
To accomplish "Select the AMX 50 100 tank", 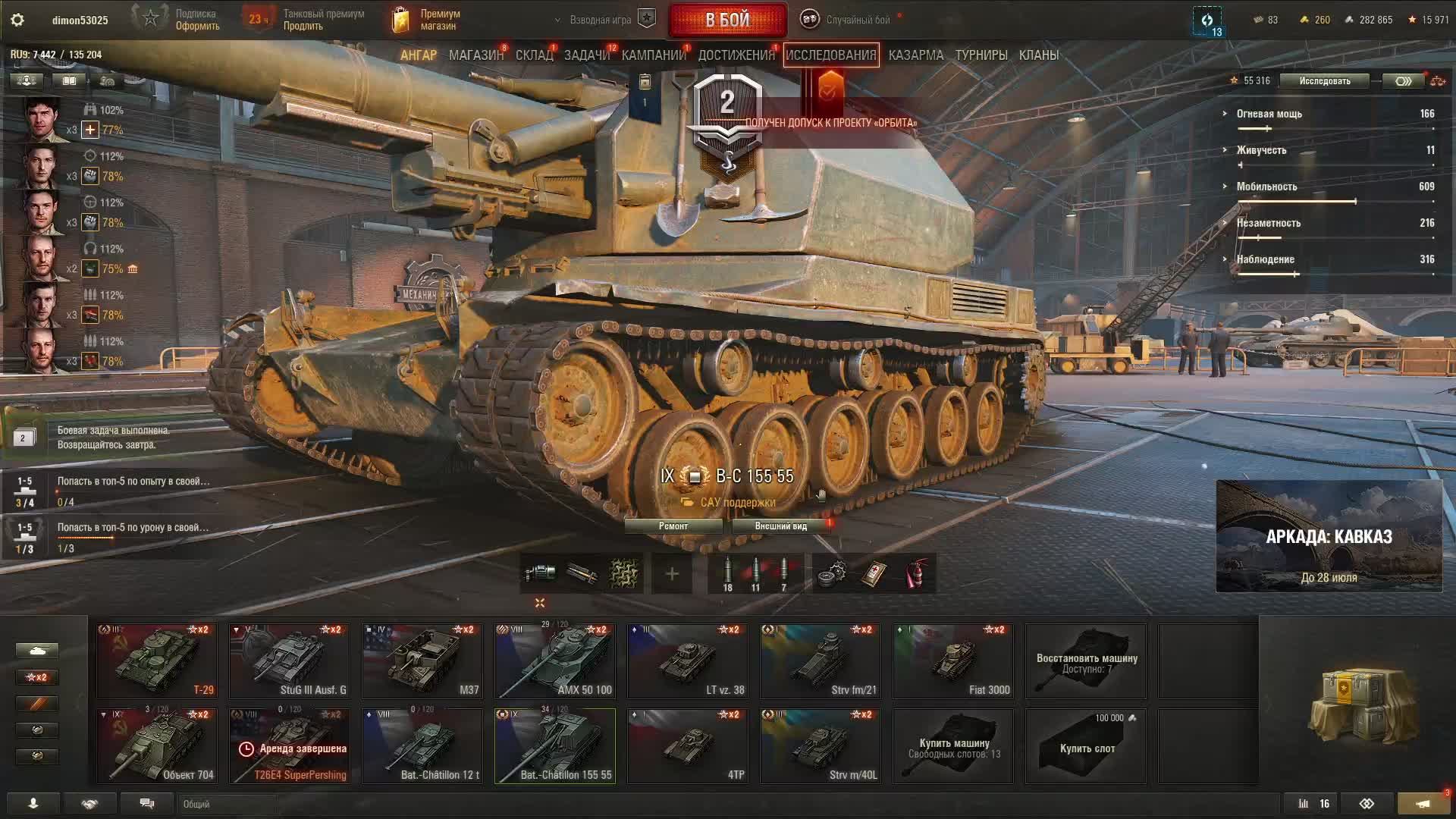I will pos(555,661).
